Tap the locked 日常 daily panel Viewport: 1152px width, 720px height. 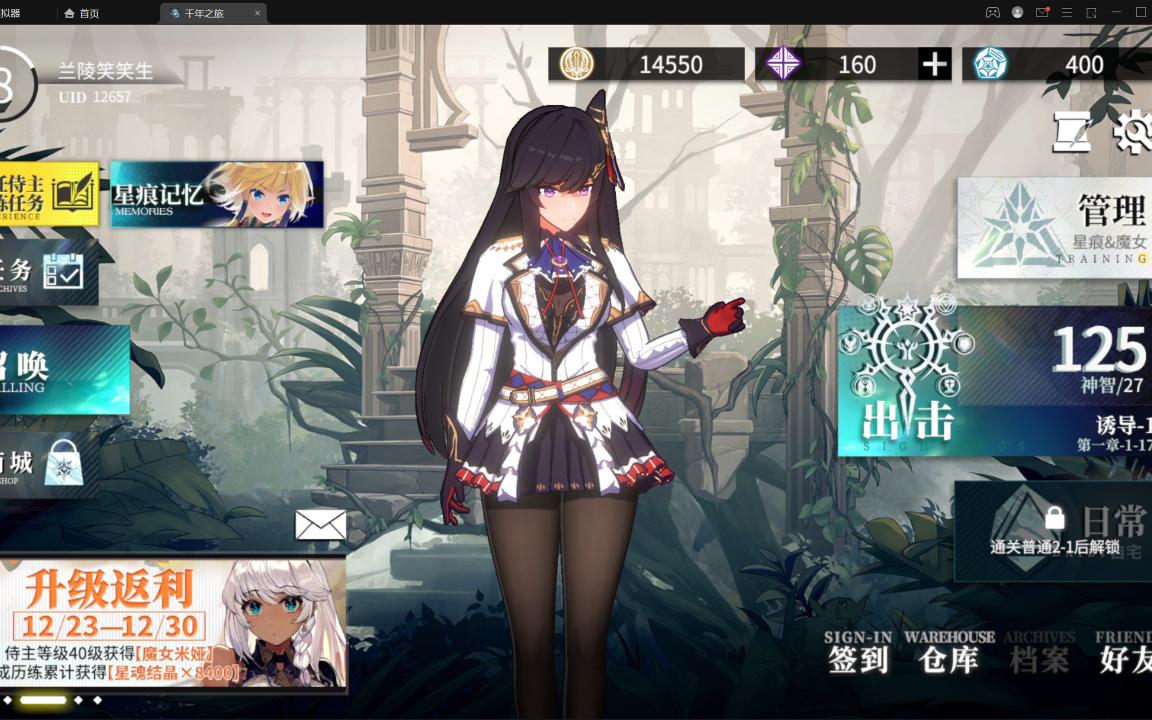[x=1055, y=531]
